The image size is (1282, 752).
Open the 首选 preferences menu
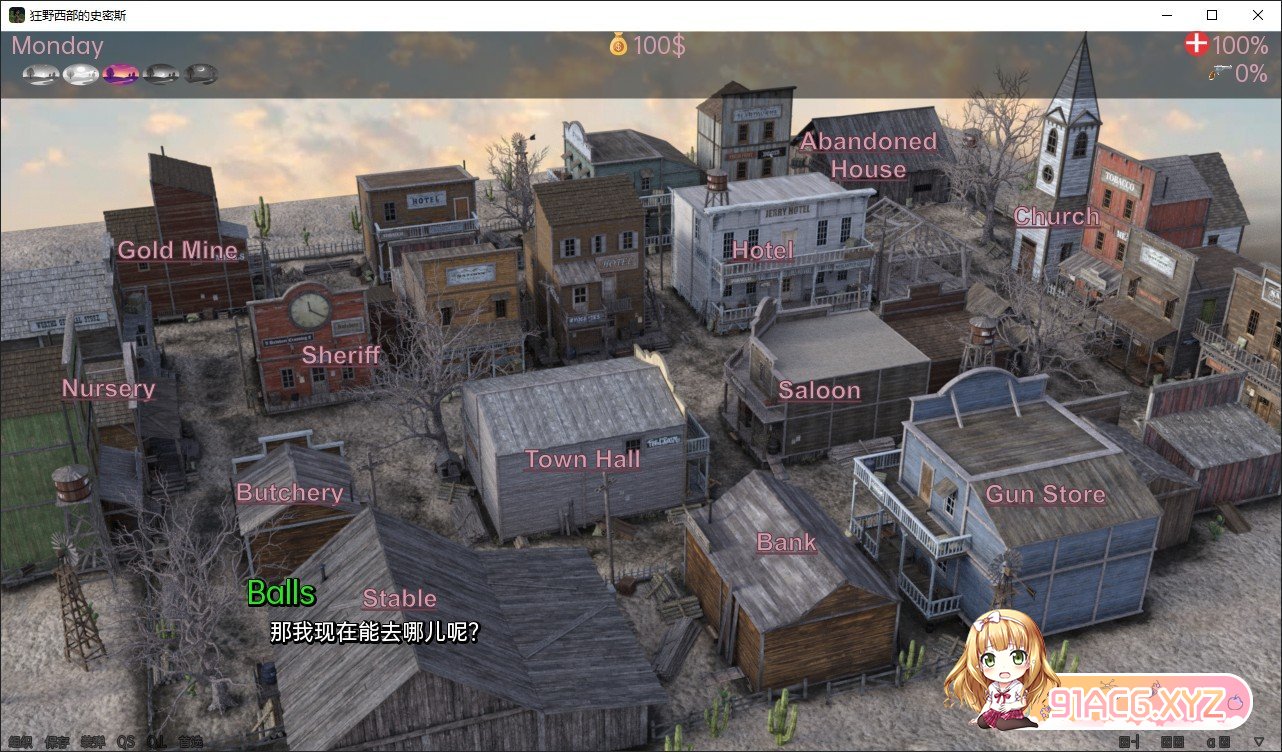click(190, 742)
